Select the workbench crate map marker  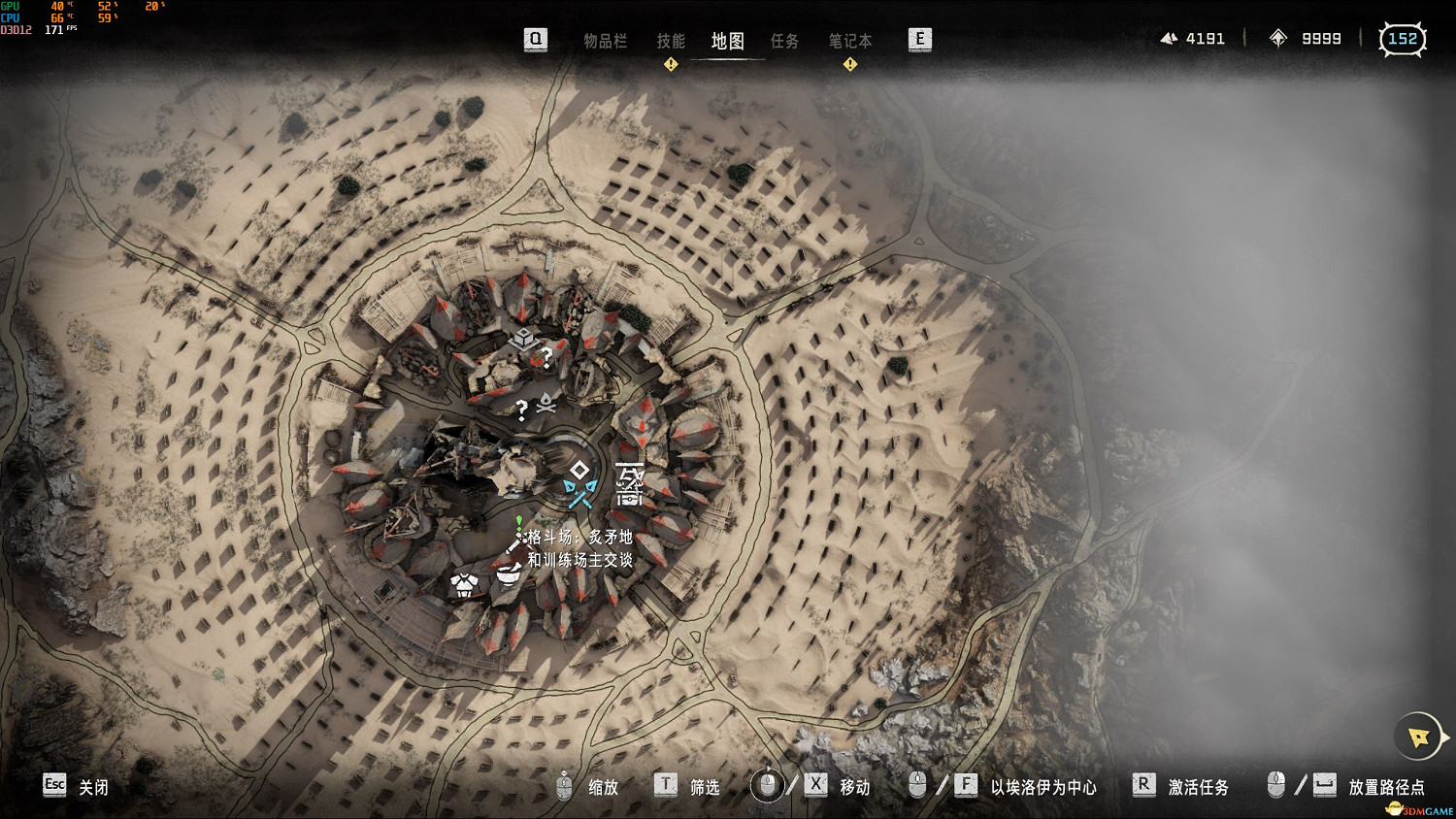pos(523,338)
